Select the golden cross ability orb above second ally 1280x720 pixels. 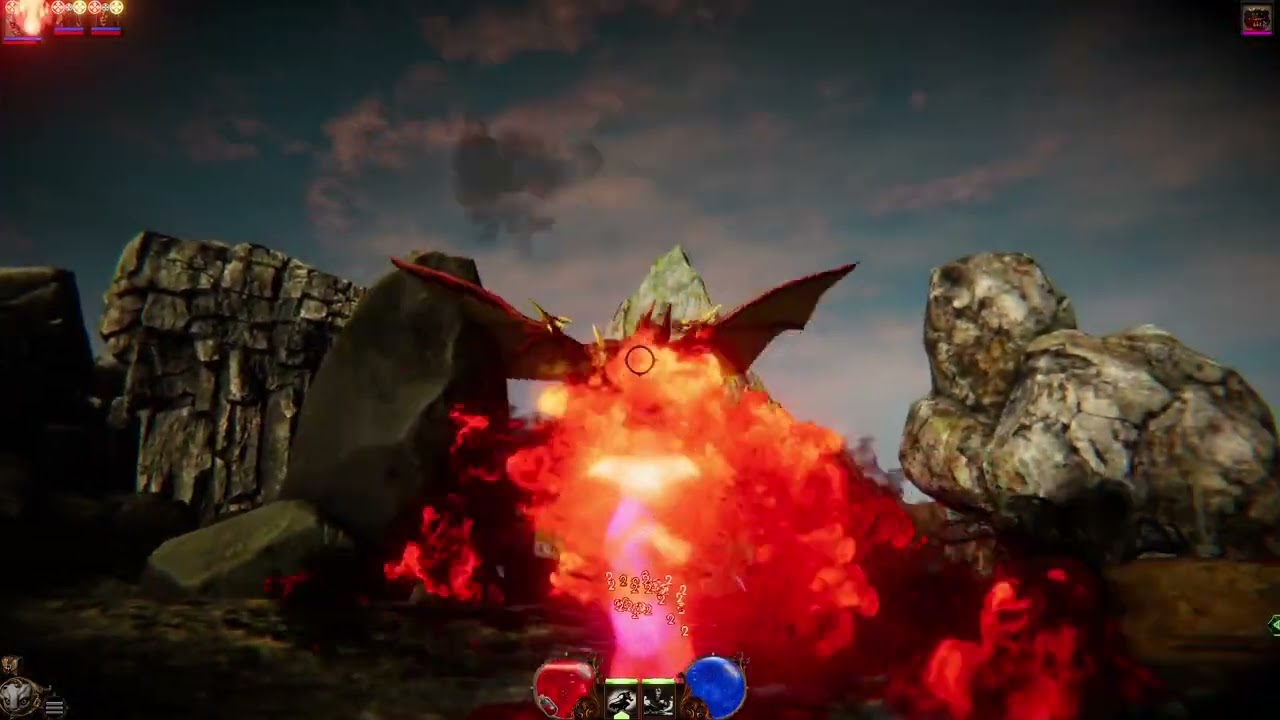(80, 7)
